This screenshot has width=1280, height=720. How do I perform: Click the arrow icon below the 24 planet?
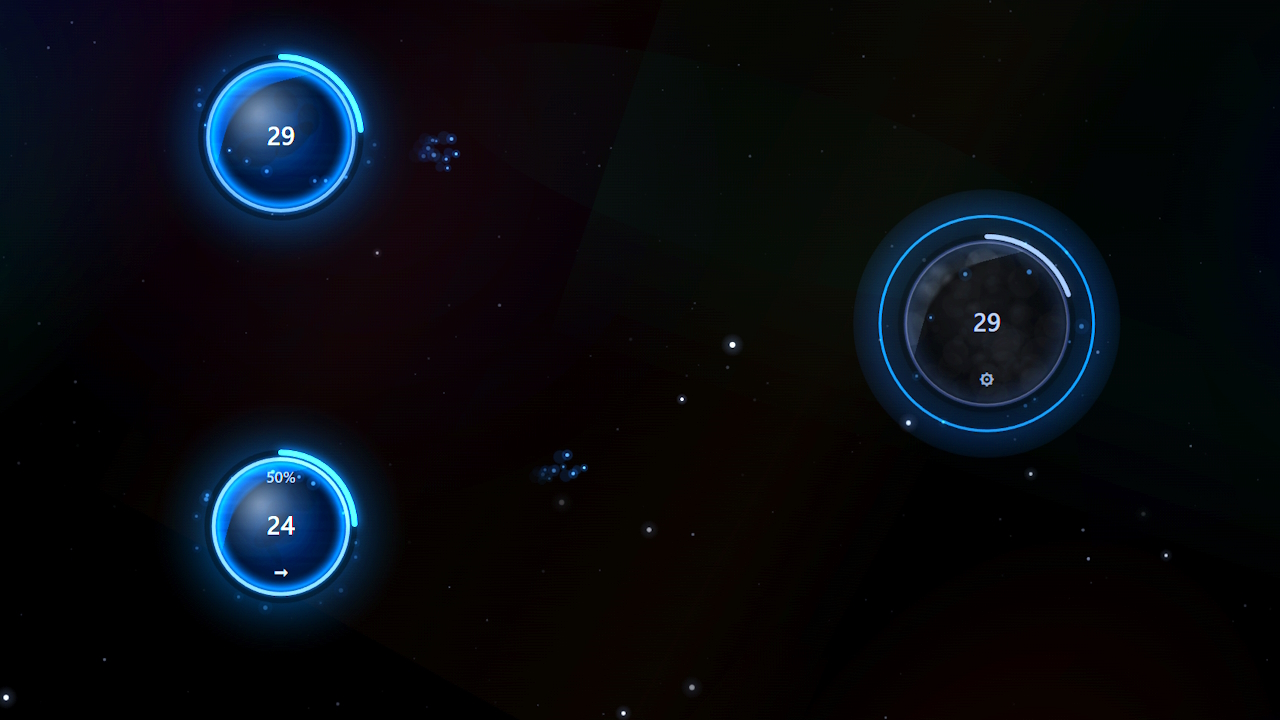coord(281,572)
